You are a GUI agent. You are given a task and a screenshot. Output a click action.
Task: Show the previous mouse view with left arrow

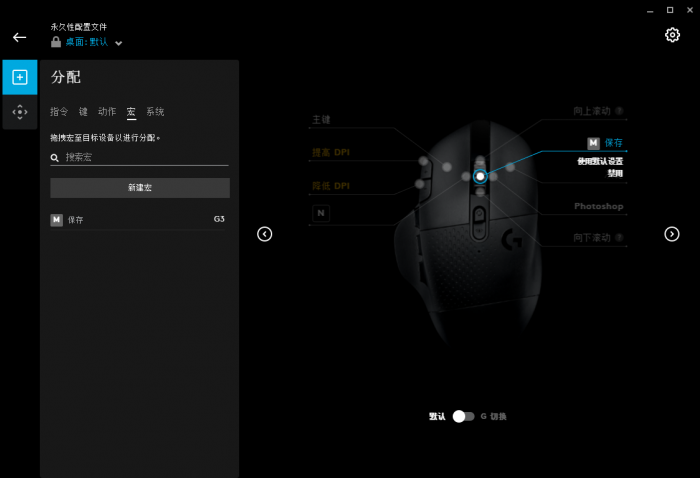265,234
